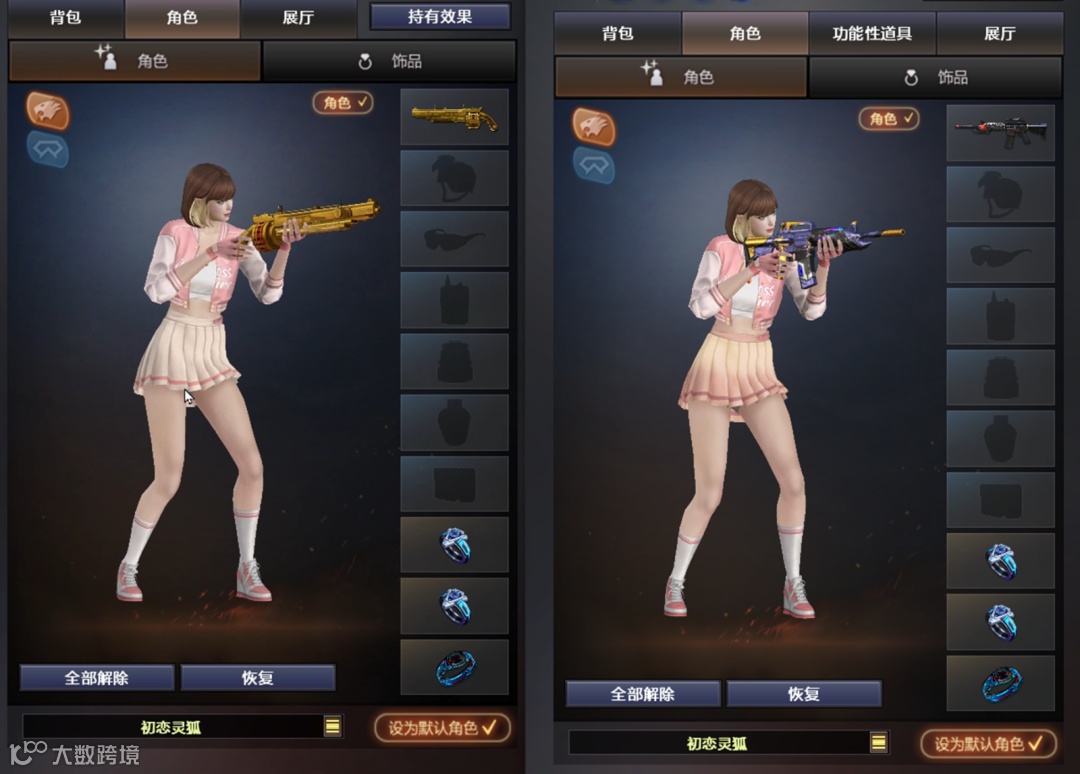Open 饰品 sub-tab in the golden shotgun panel
Screen dimensions: 1080x774
click(390, 62)
